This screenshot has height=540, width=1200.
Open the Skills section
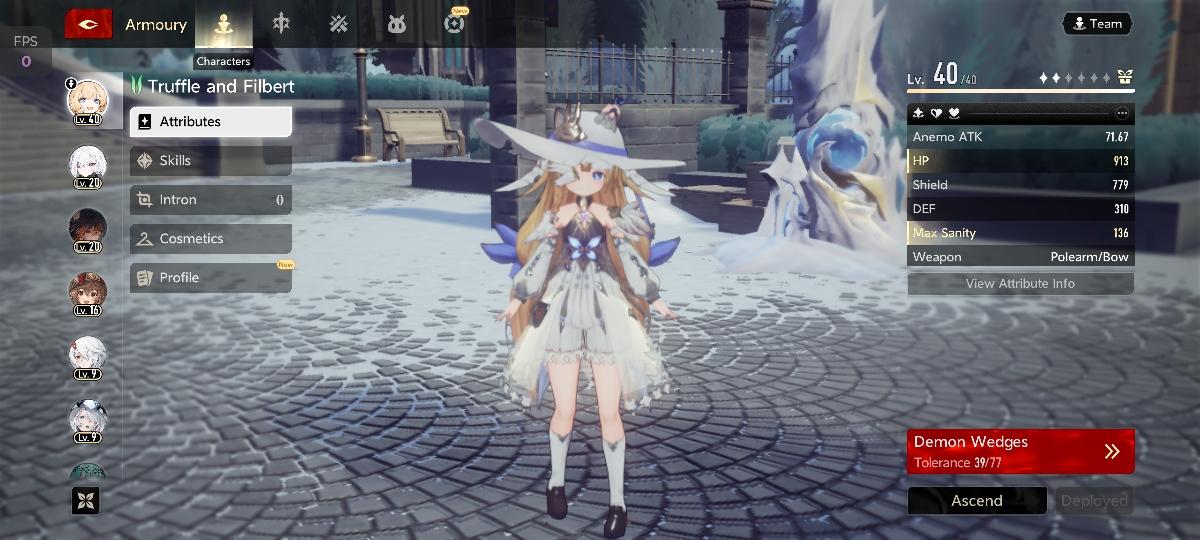[x=210, y=161]
